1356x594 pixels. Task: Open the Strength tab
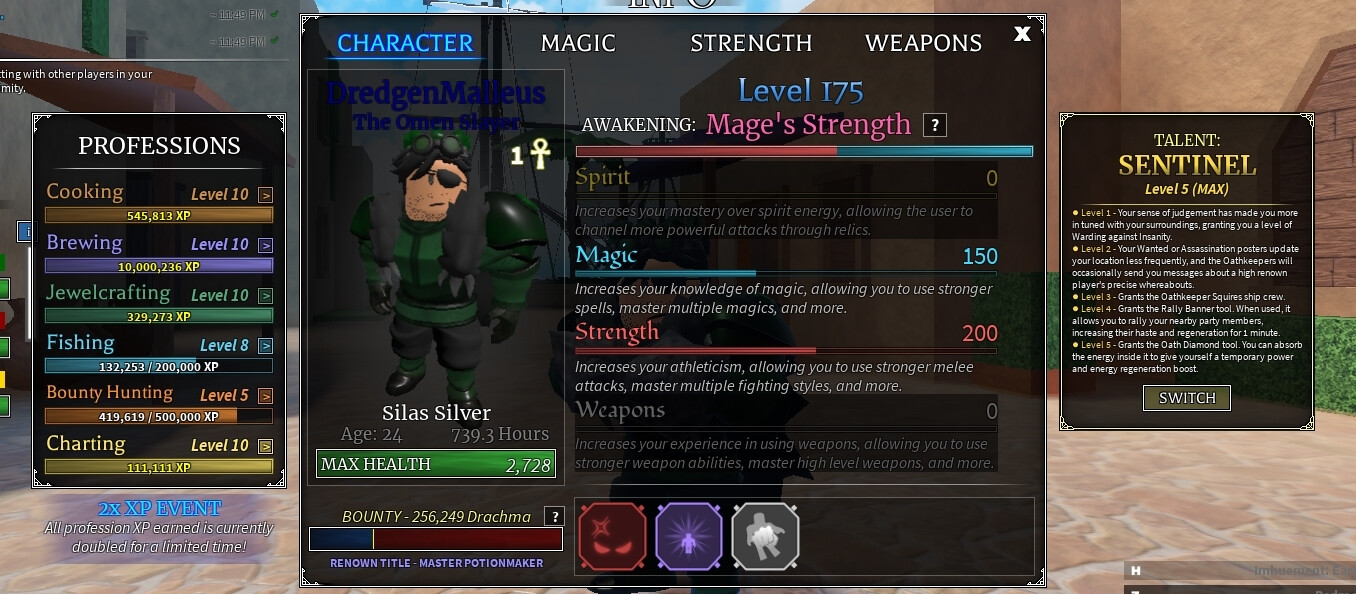pyautogui.click(x=751, y=43)
